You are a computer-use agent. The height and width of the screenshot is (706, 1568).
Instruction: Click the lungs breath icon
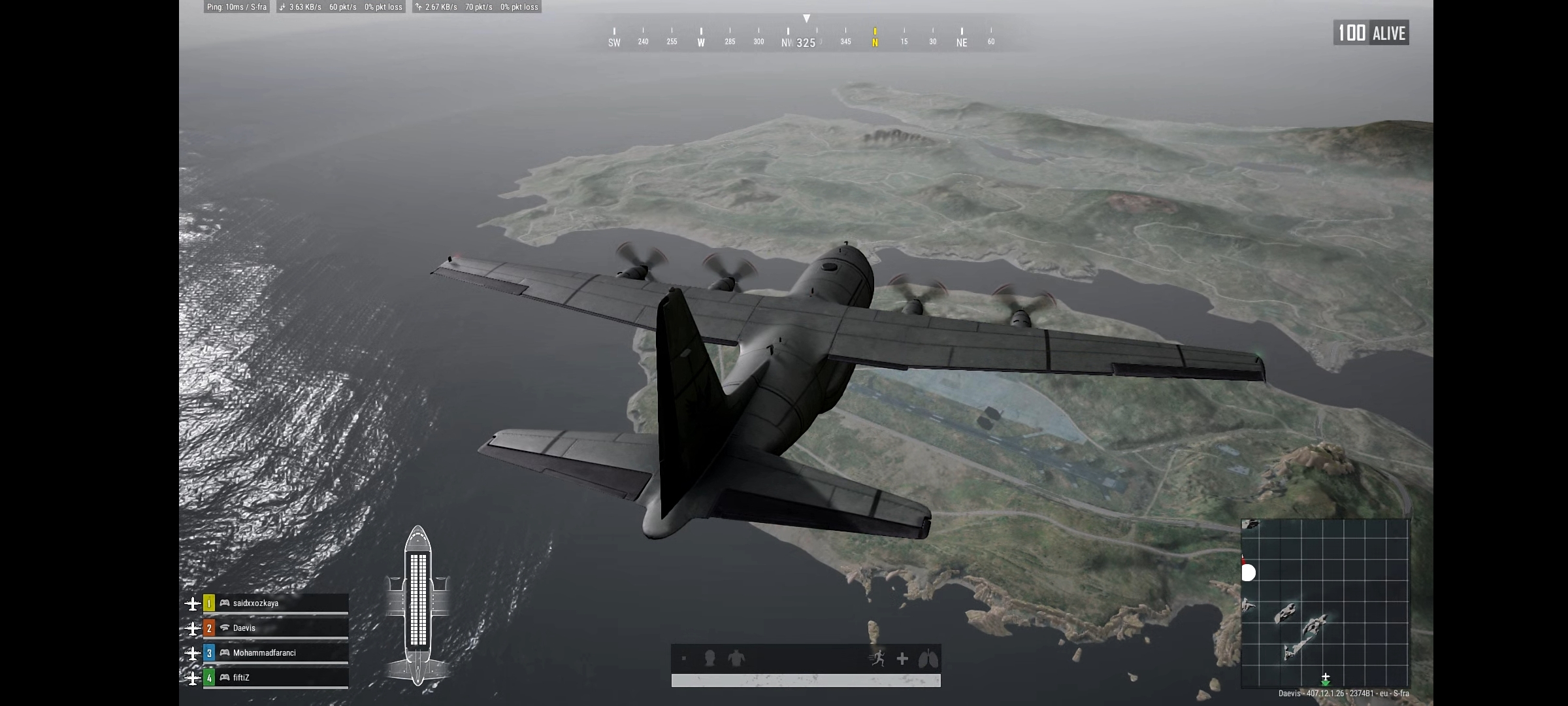point(928,659)
